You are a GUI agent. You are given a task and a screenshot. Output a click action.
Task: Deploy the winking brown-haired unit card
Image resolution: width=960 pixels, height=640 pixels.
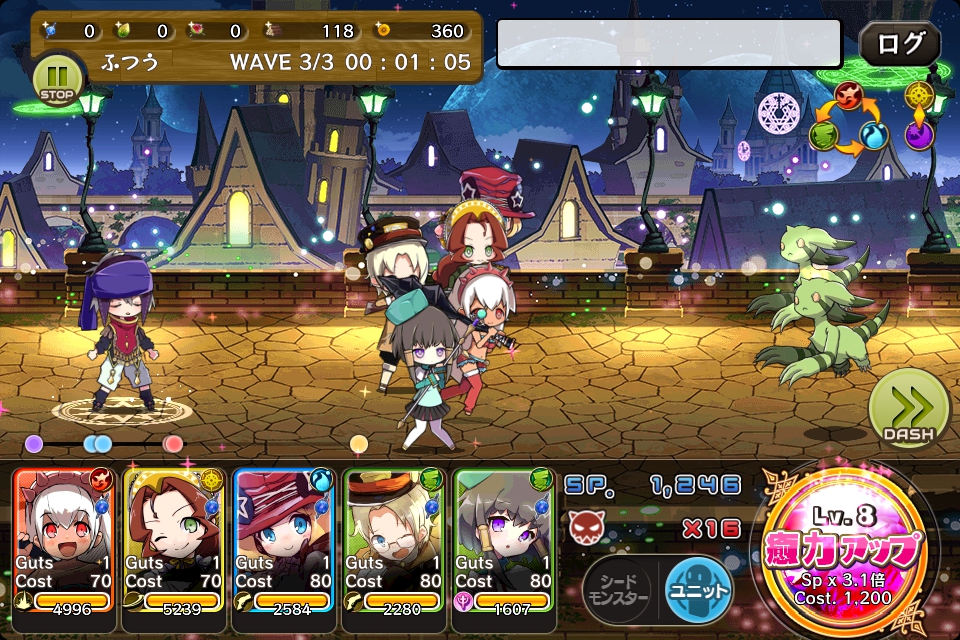pyautogui.click(x=174, y=548)
